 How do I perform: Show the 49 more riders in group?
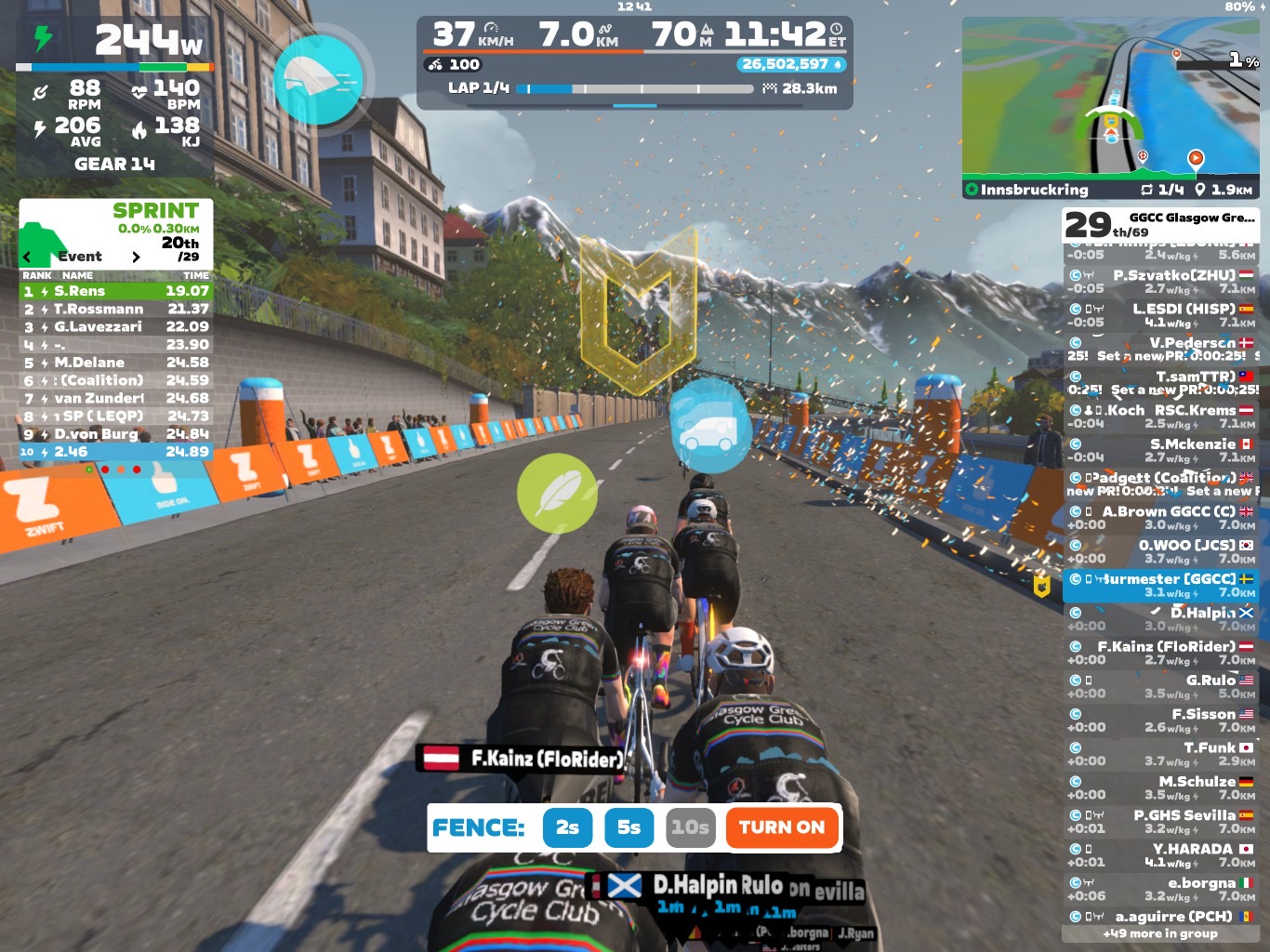click(x=1160, y=933)
